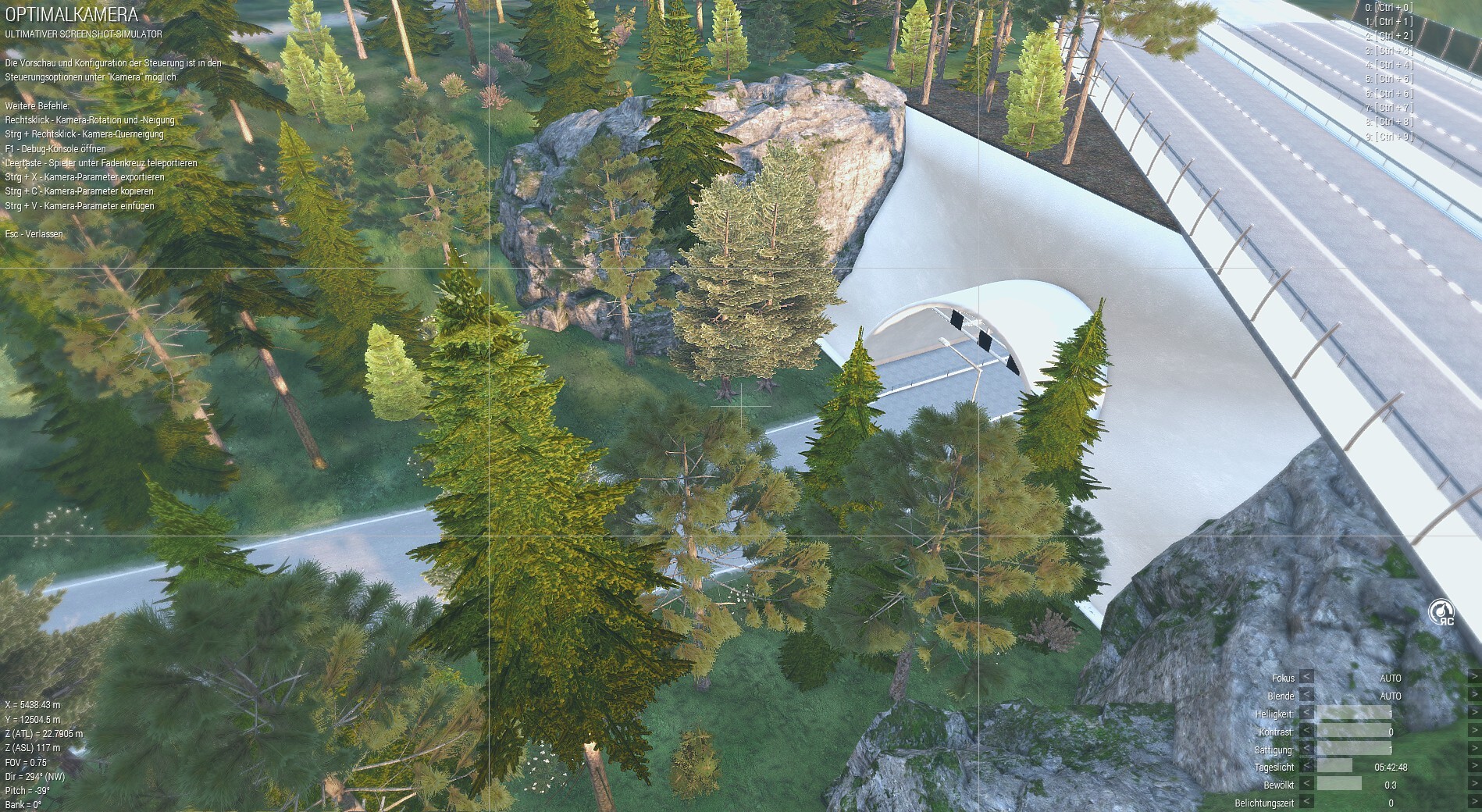Click the Kontrast slider bar

(1355, 732)
